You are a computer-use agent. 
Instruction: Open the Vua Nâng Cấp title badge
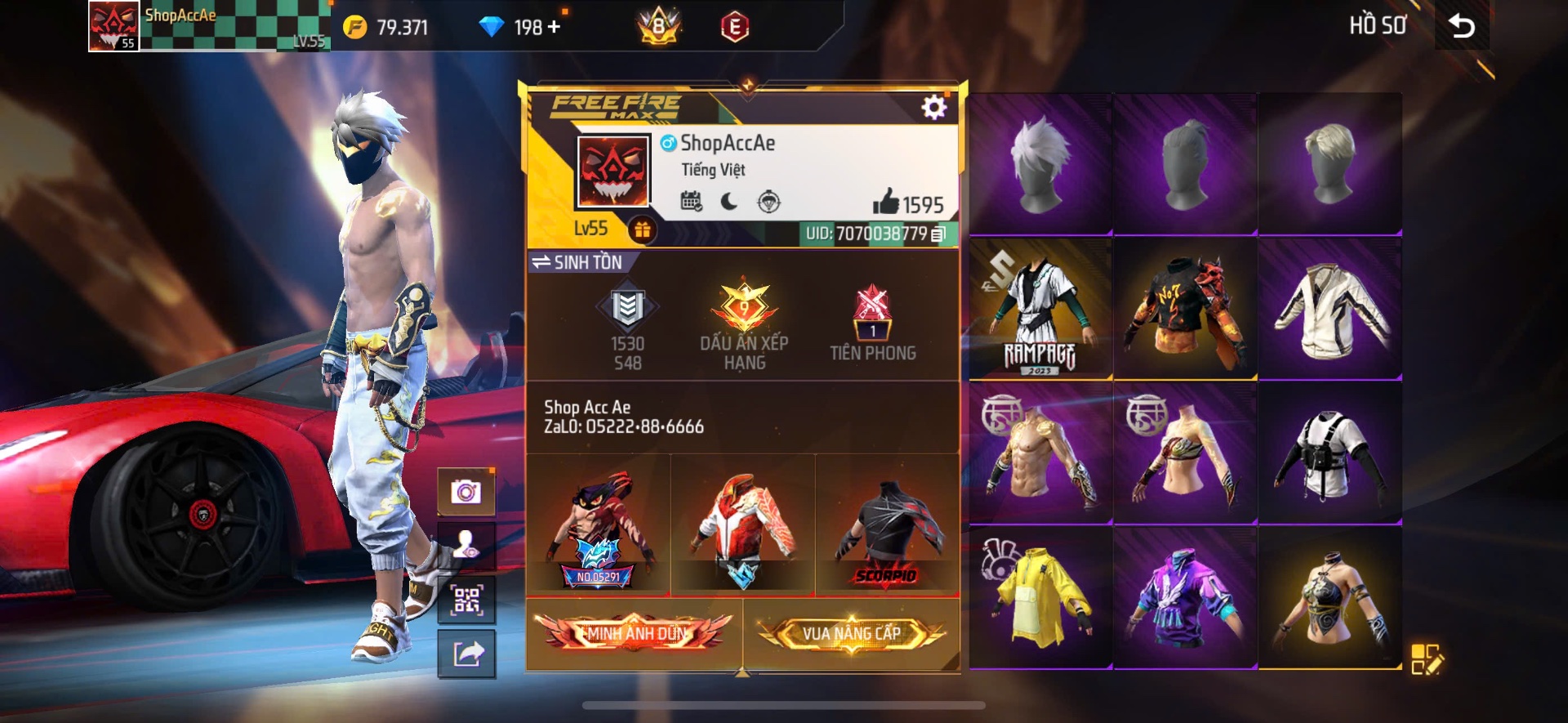point(852,633)
